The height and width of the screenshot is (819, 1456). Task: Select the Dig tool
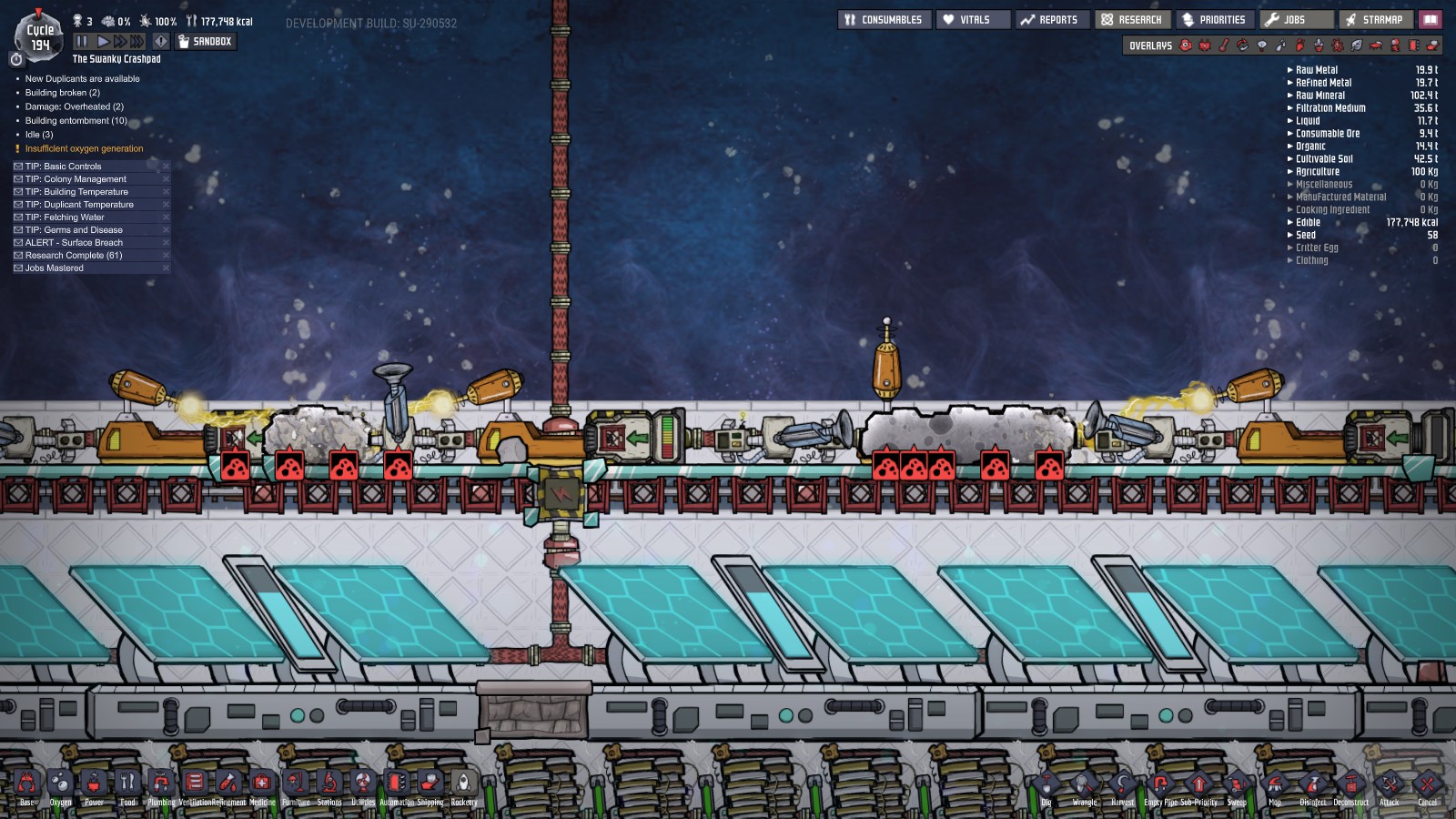1046,784
